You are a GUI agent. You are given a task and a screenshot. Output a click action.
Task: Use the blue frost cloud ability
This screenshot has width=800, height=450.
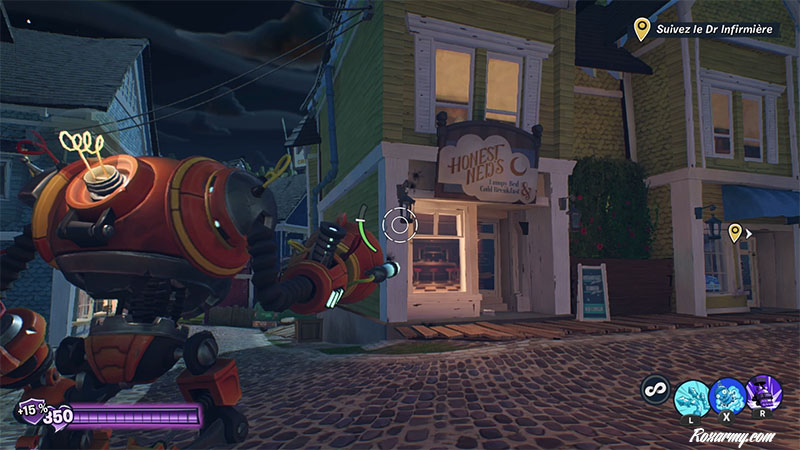coord(727,394)
